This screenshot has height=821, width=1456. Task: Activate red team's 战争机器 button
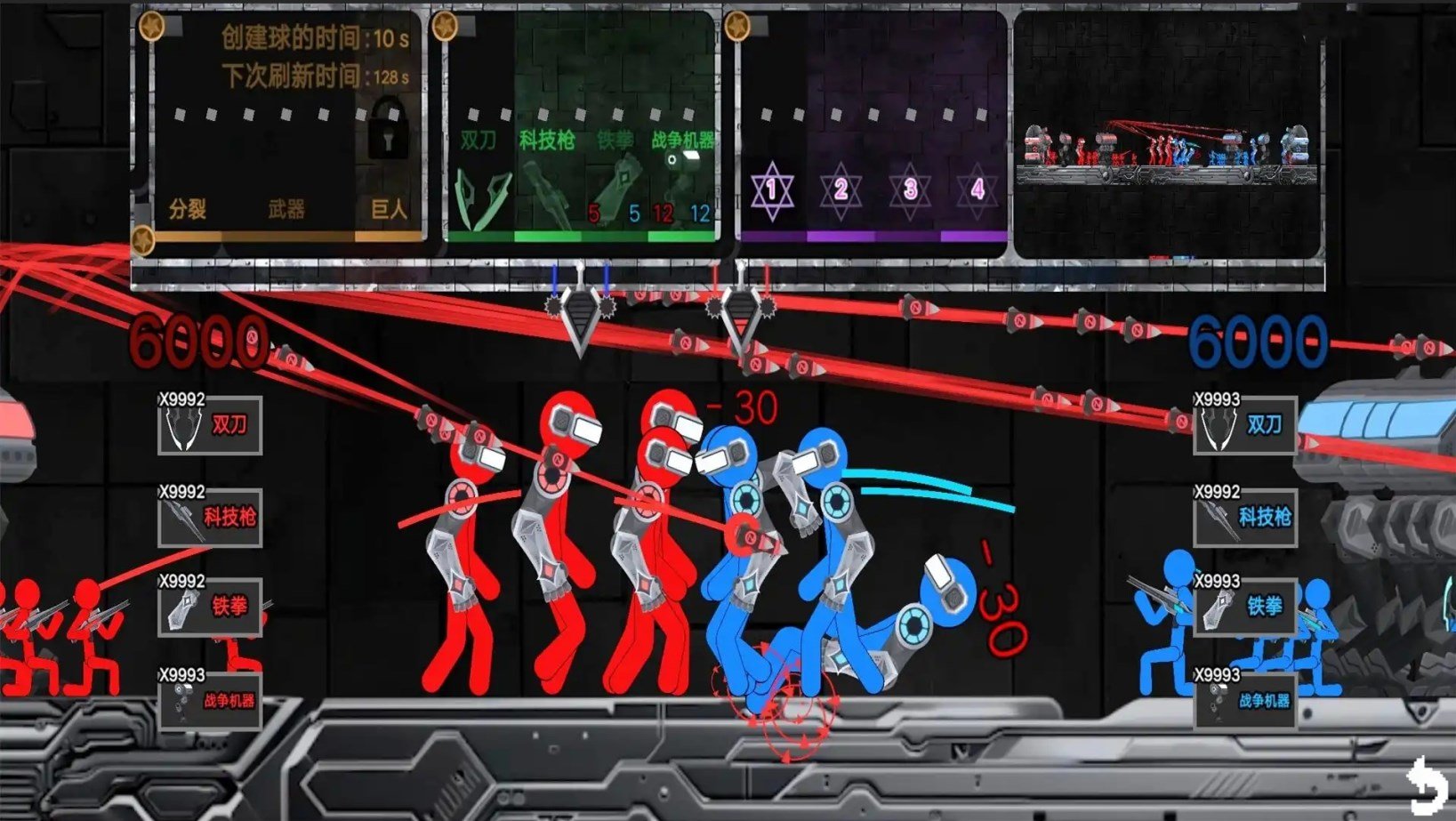click(210, 701)
